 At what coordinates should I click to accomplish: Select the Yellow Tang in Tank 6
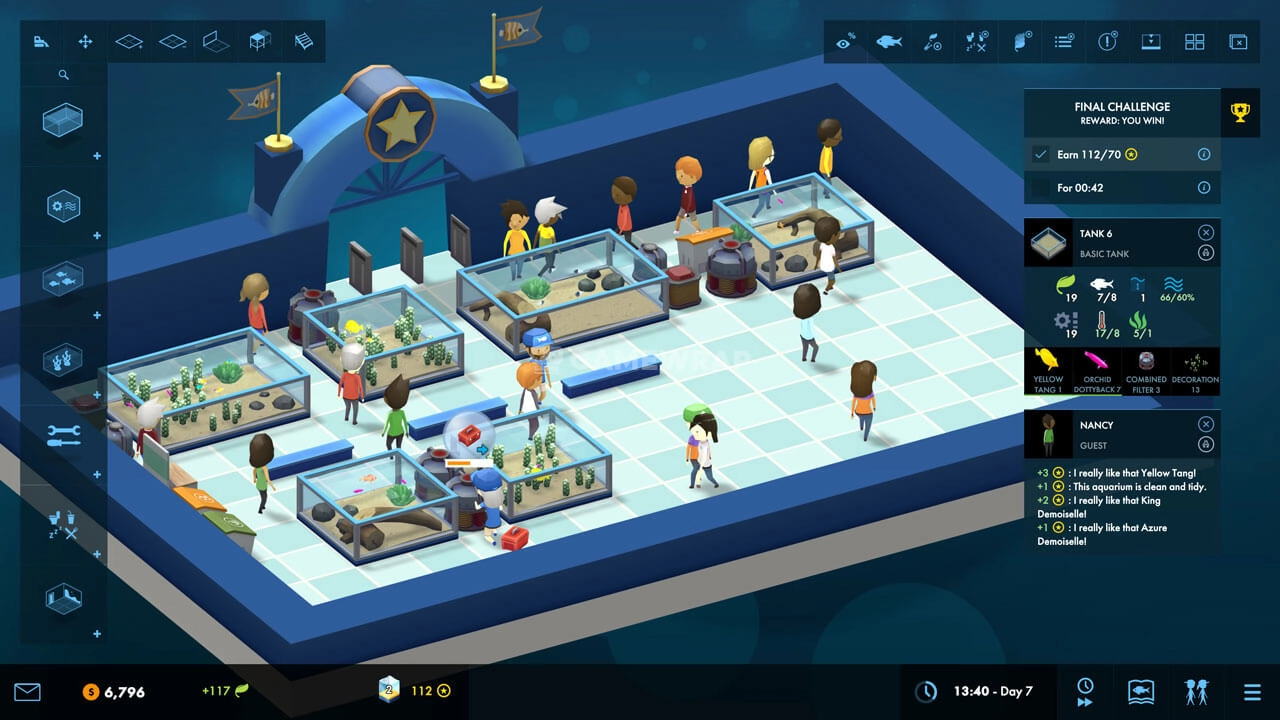coord(1048,366)
